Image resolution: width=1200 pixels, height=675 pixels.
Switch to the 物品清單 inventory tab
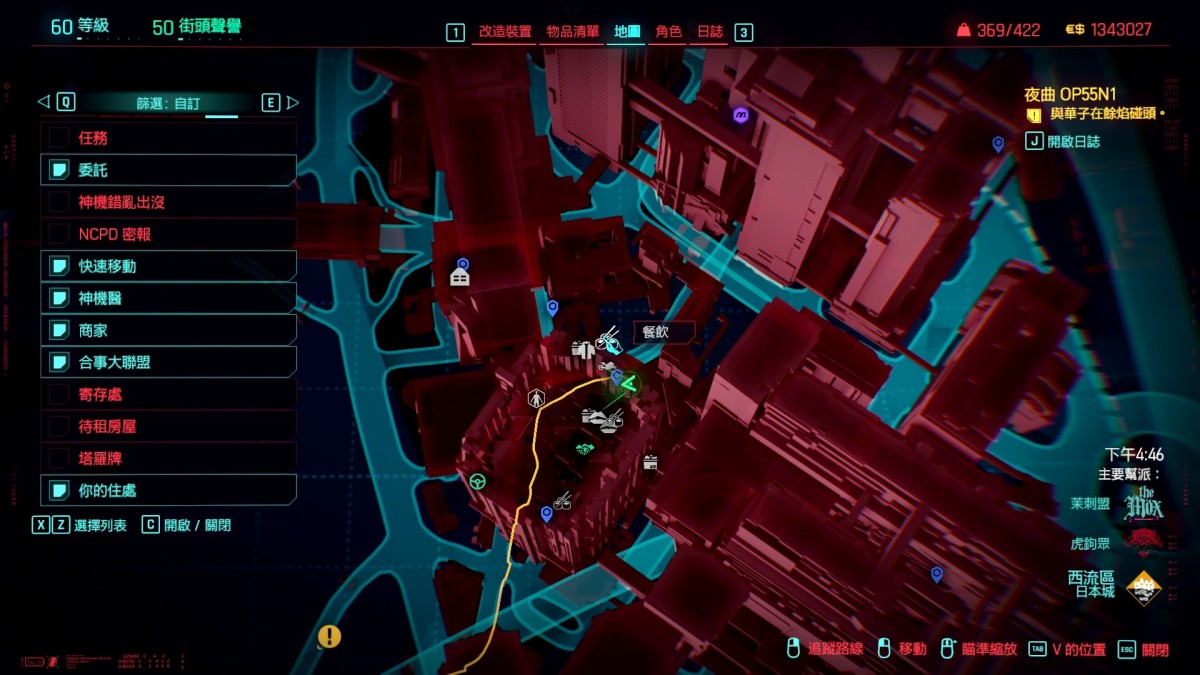(x=573, y=32)
